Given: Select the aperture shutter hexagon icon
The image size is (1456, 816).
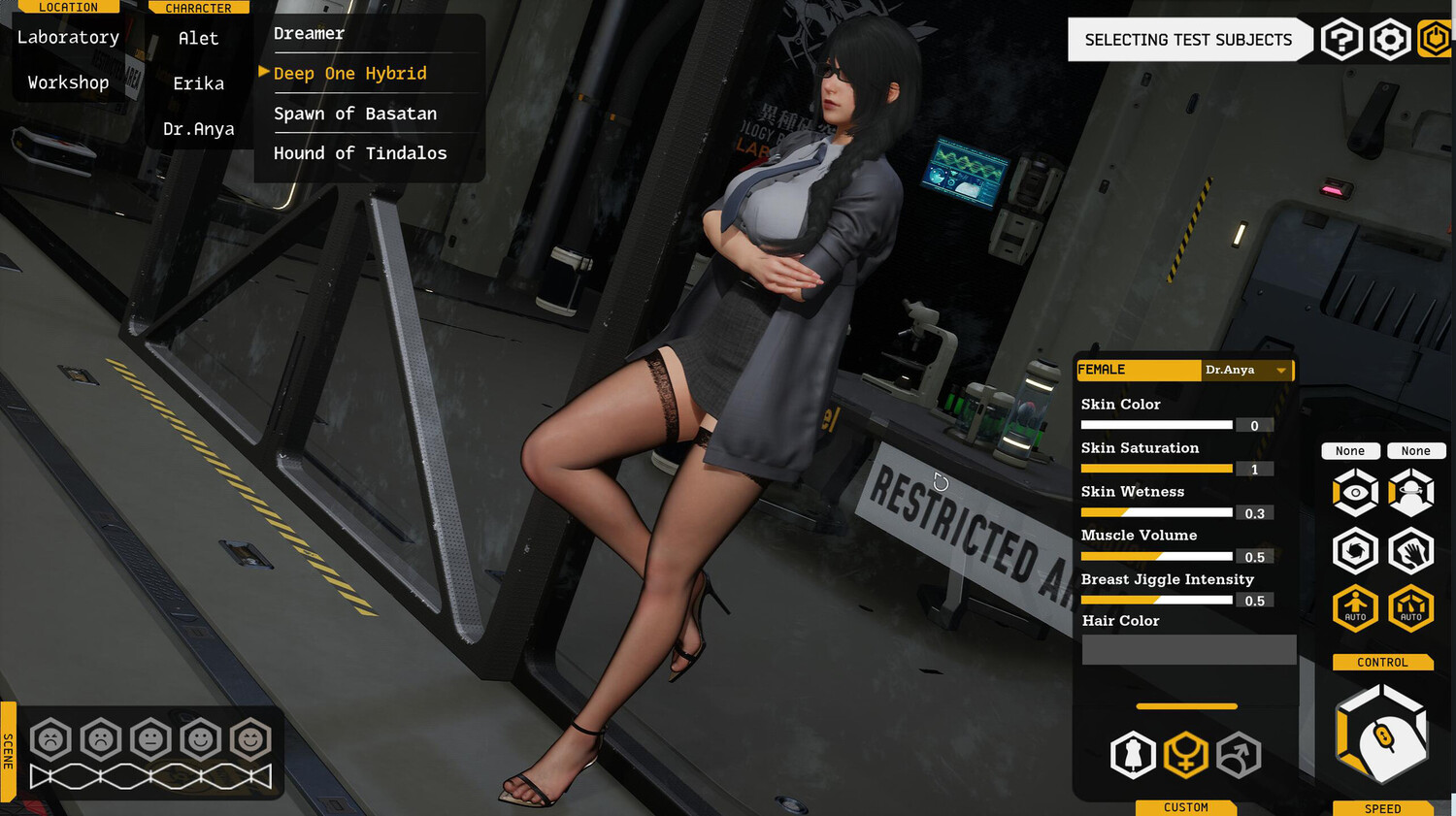Looking at the screenshot, I should [1355, 550].
